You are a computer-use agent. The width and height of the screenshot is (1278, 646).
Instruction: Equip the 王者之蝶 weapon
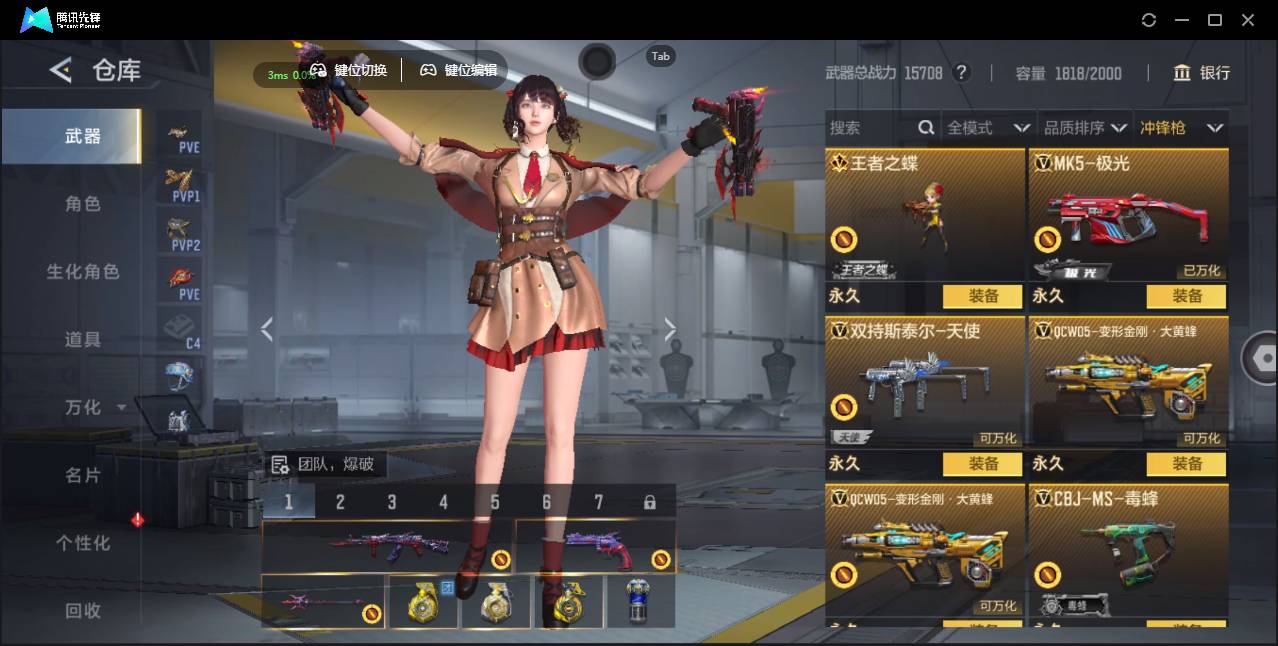tap(983, 296)
